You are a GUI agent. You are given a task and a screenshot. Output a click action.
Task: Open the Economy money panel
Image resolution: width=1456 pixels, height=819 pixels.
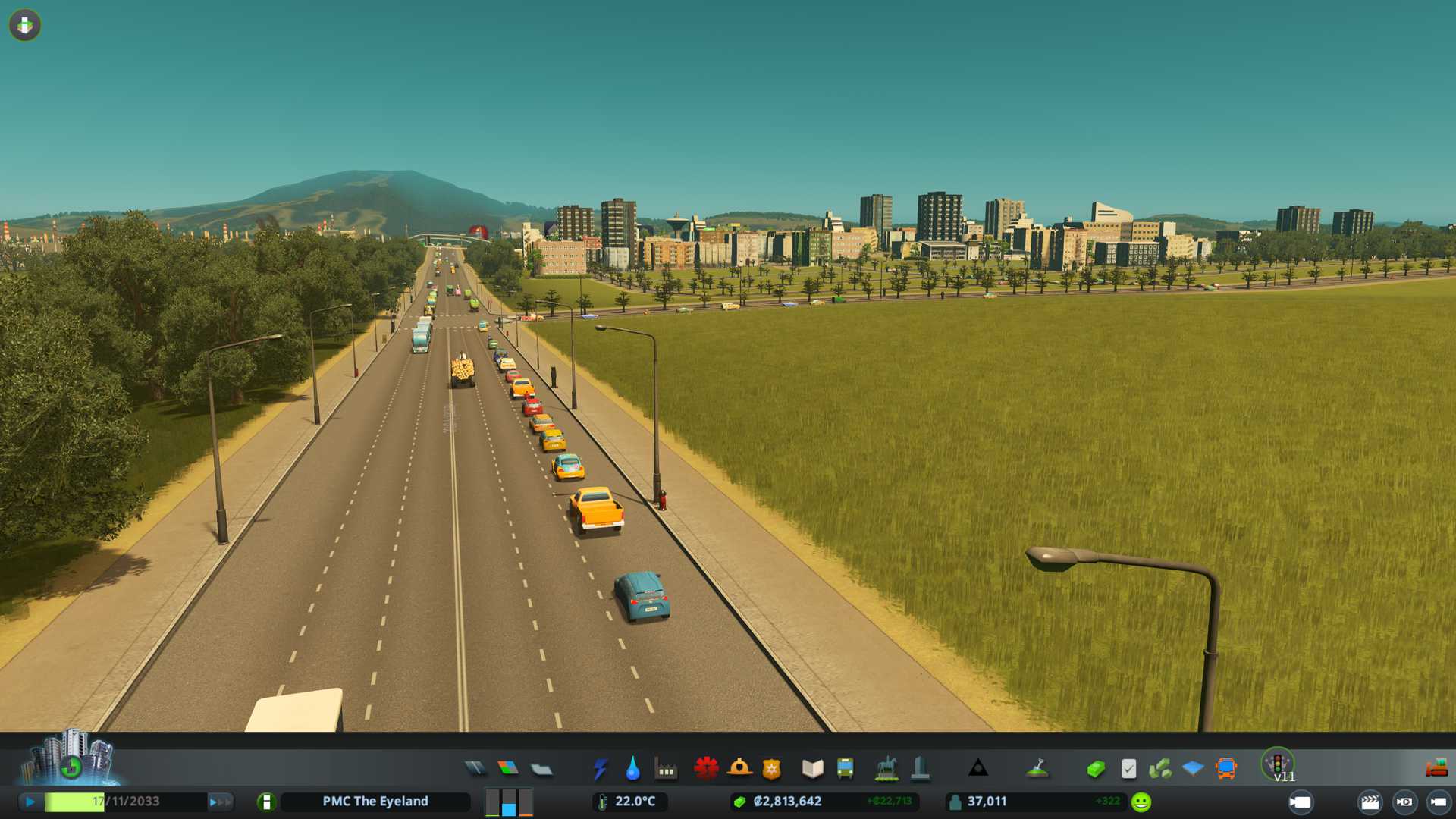[x=1095, y=769]
